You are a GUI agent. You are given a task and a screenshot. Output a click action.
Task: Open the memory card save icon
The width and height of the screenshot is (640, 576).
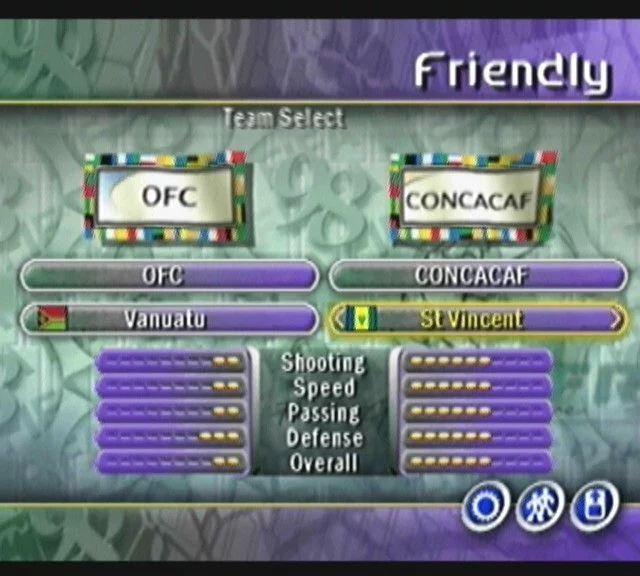pos(594,508)
